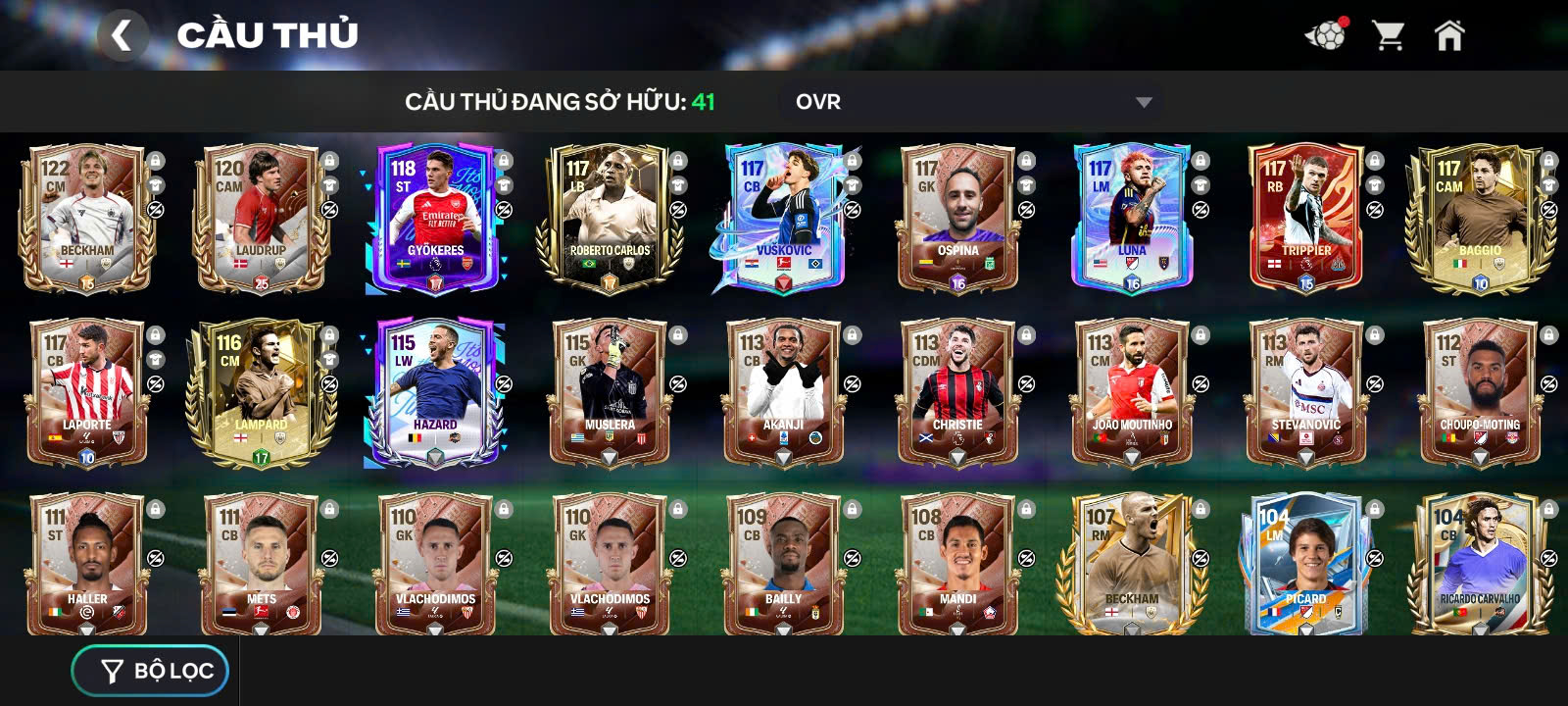
Task: Open the shopping cart store
Action: click(1388, 36)
